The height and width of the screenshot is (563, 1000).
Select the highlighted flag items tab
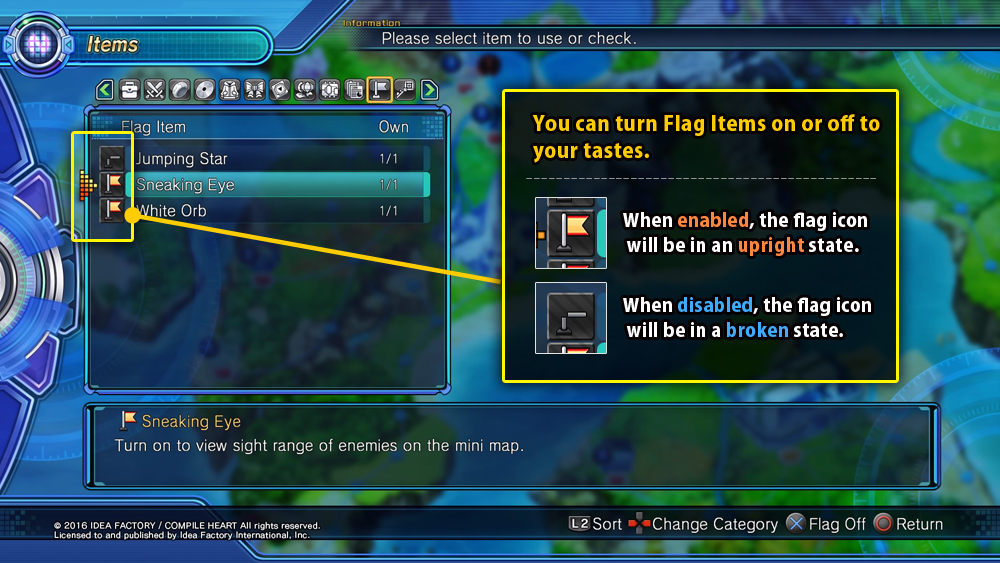[x=379, y=91]
